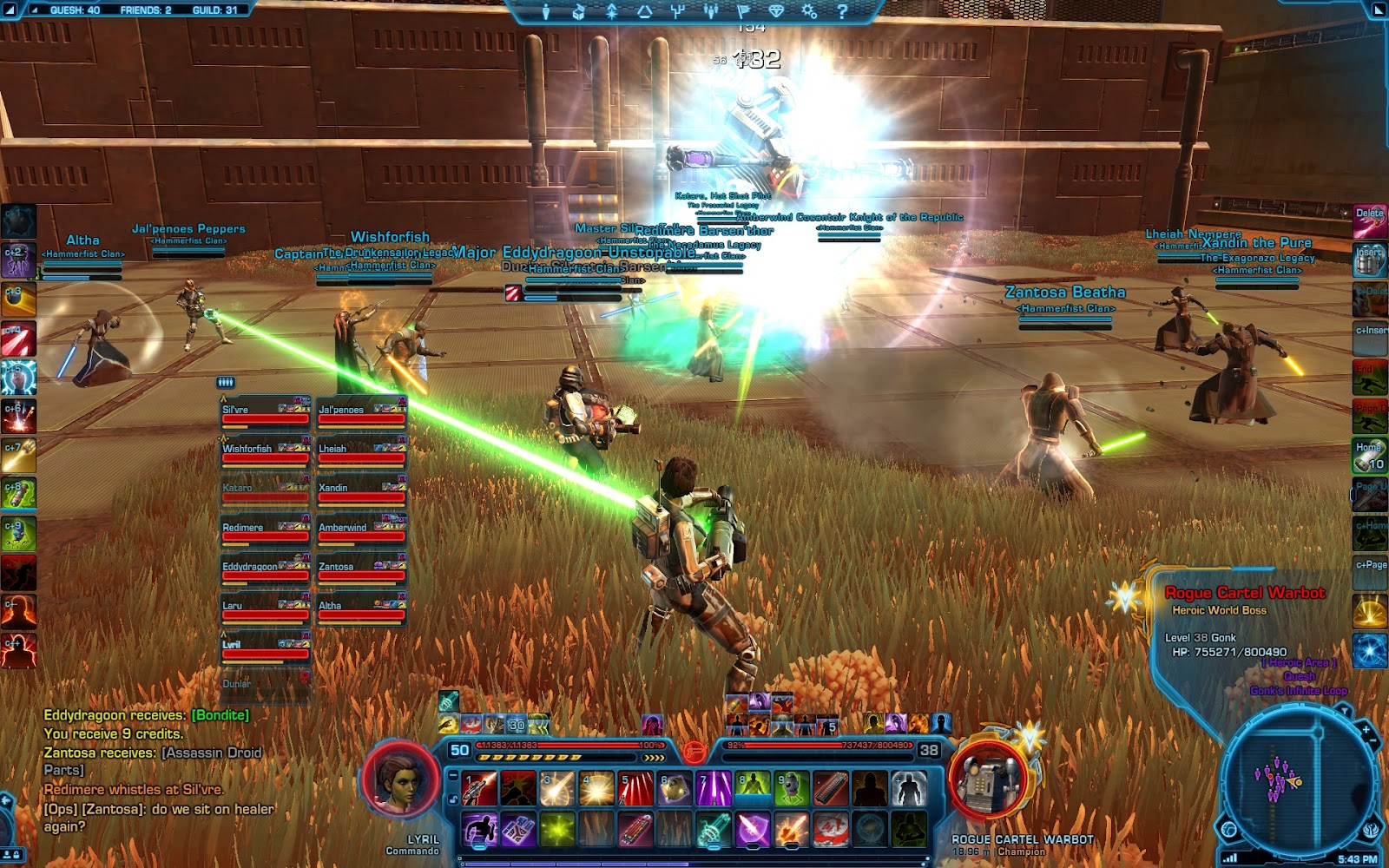Screen dimensions: 1389x868
Task: Select the Rogue Cartel Warbot target portrait
Action: click(988, 781)
